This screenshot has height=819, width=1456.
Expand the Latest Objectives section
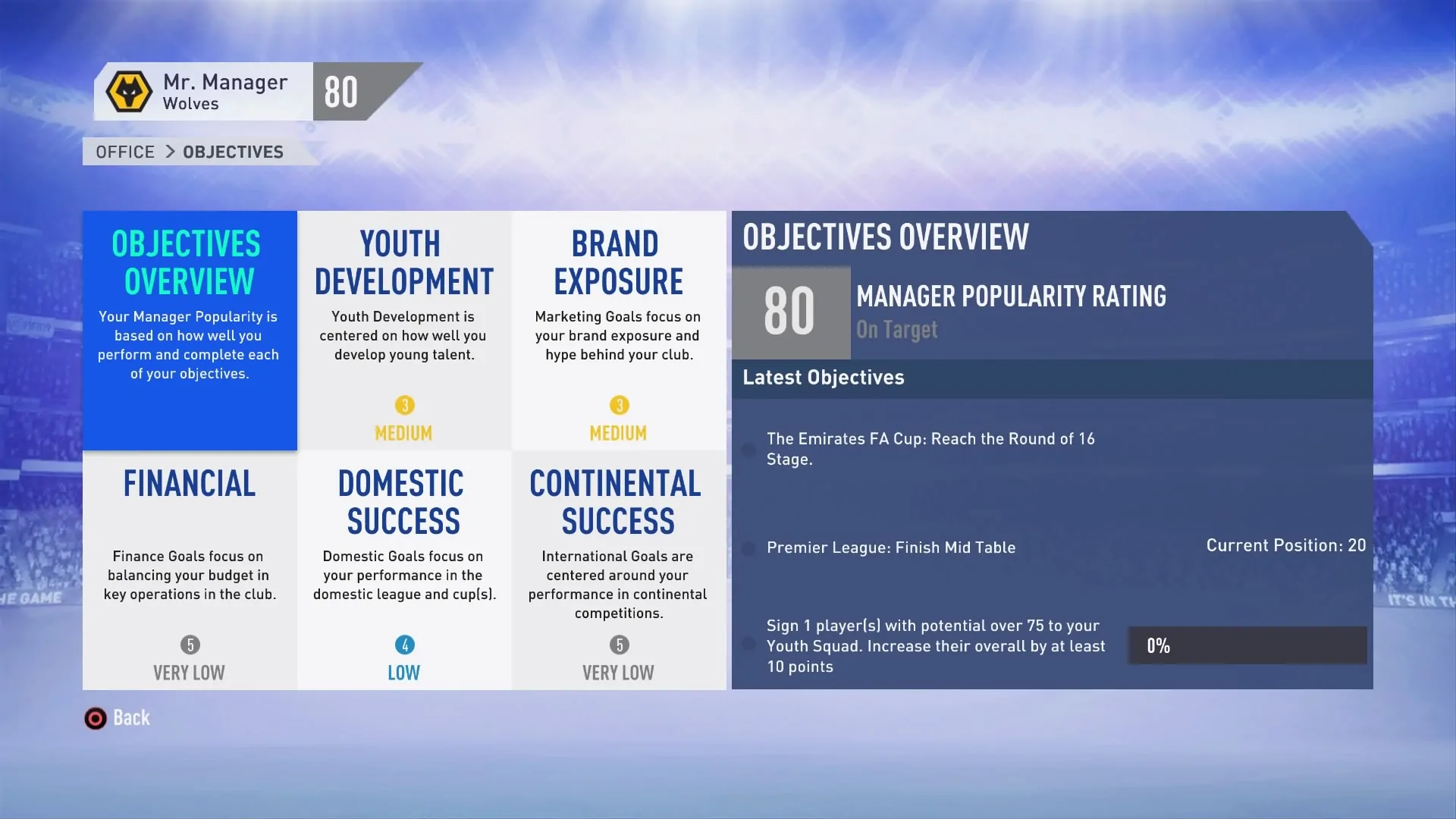823,378
